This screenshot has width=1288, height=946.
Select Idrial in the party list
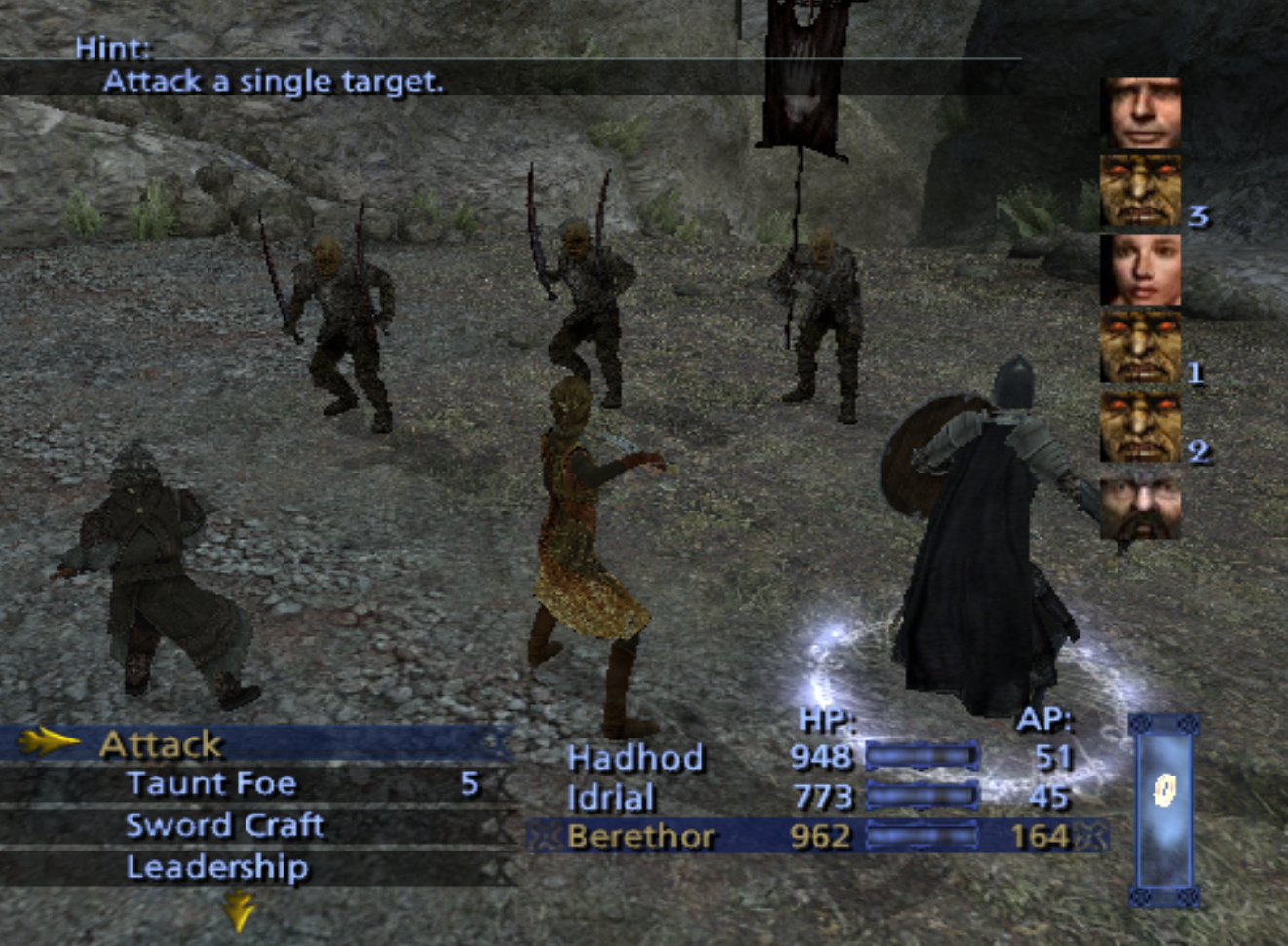(610, 797)
